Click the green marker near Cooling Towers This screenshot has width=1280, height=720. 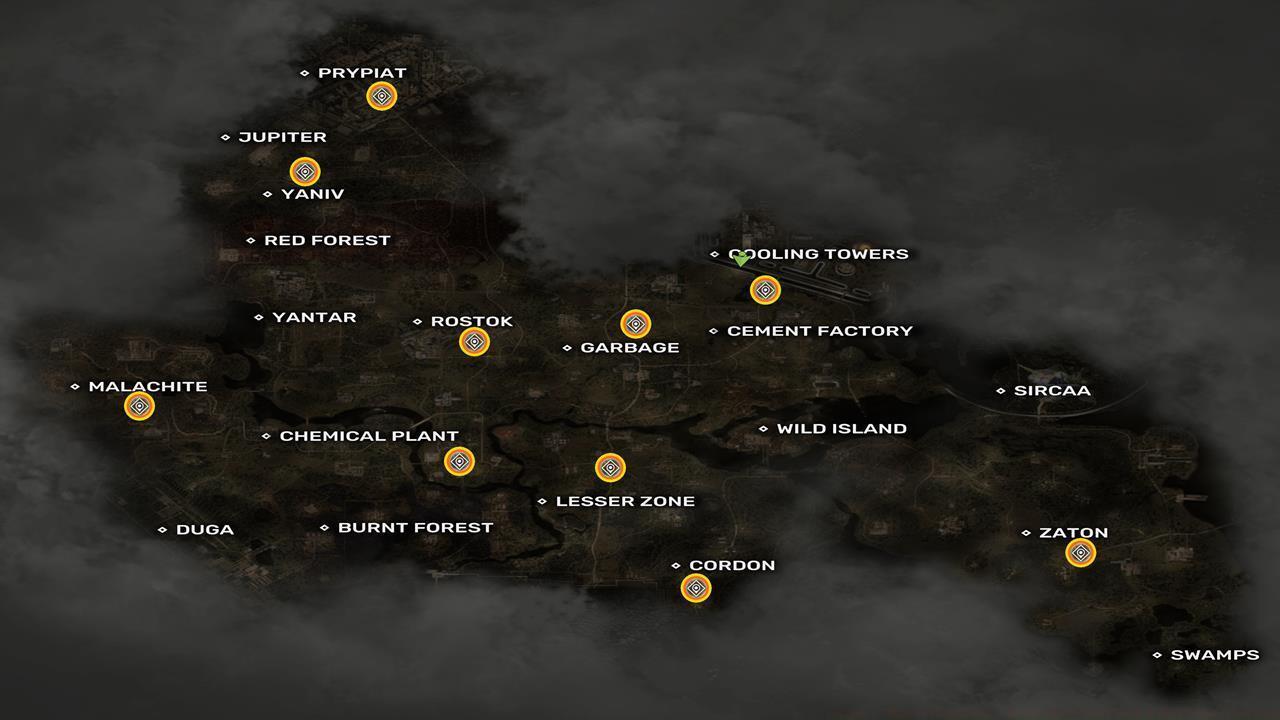[x=739, y=260]
